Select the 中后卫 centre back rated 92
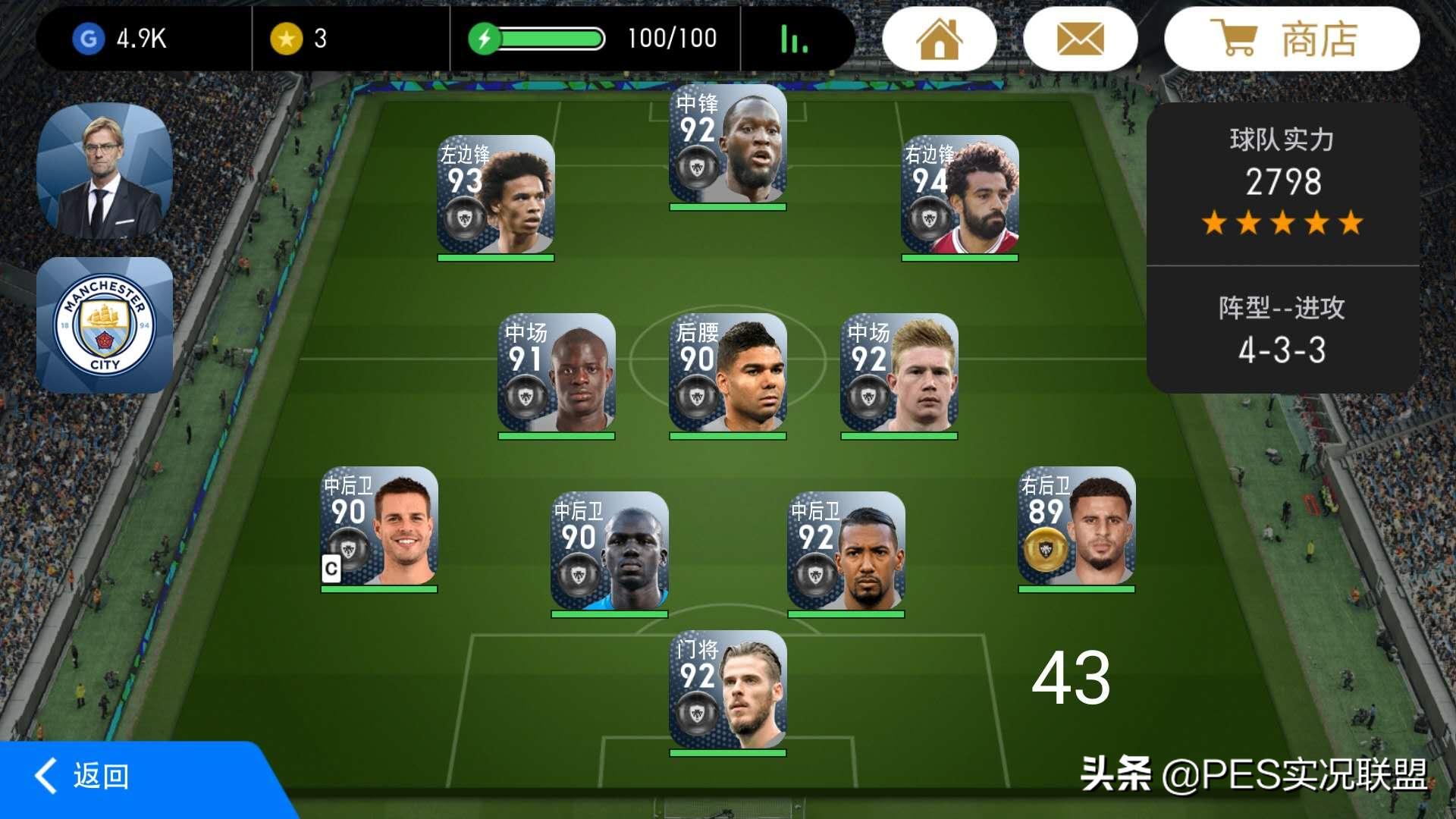This screenshot has height=819, width=1456. (846, 552)
